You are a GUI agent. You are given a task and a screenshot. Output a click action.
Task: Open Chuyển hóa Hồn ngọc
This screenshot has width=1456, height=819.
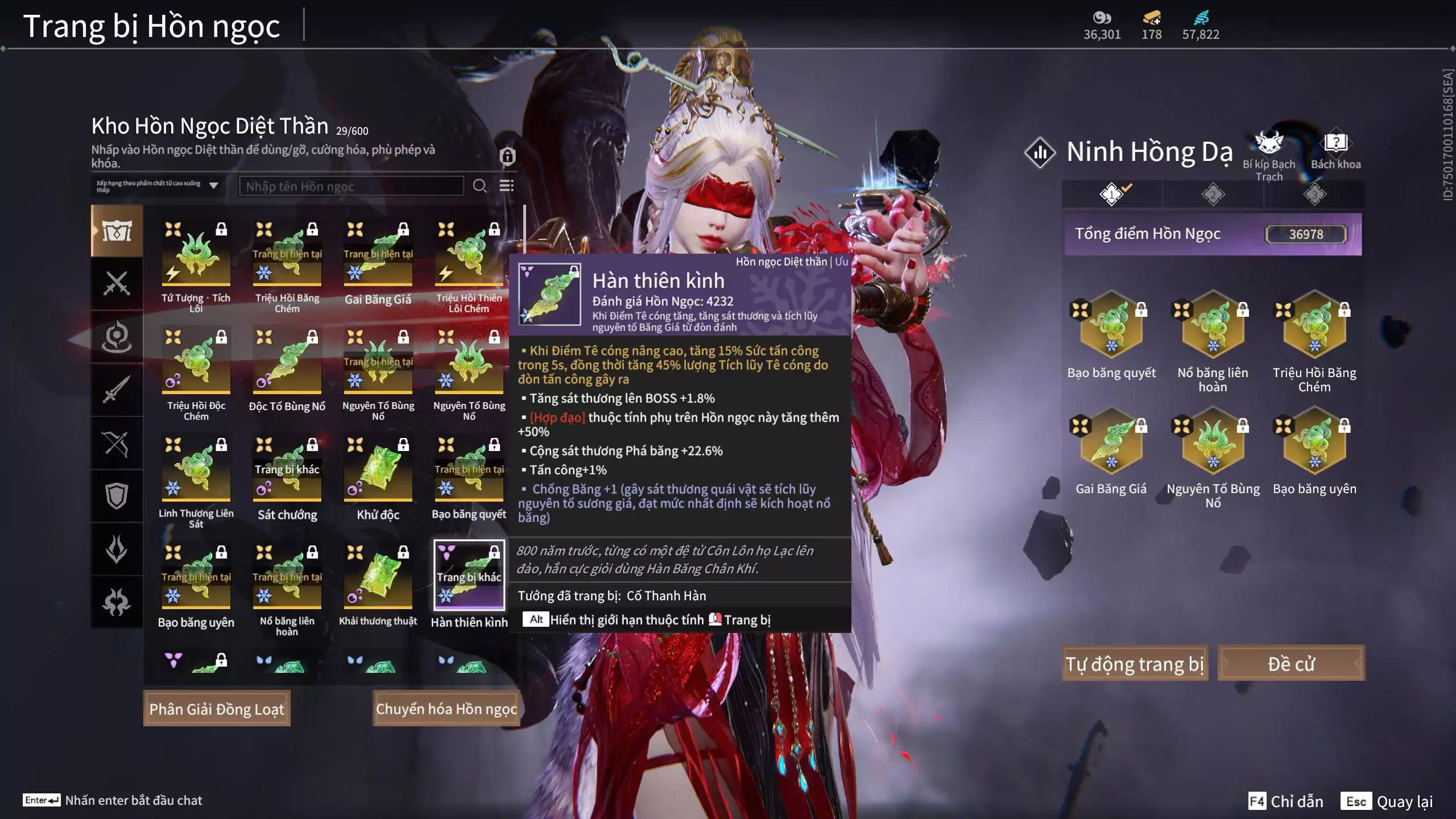[x=446, y=709]
